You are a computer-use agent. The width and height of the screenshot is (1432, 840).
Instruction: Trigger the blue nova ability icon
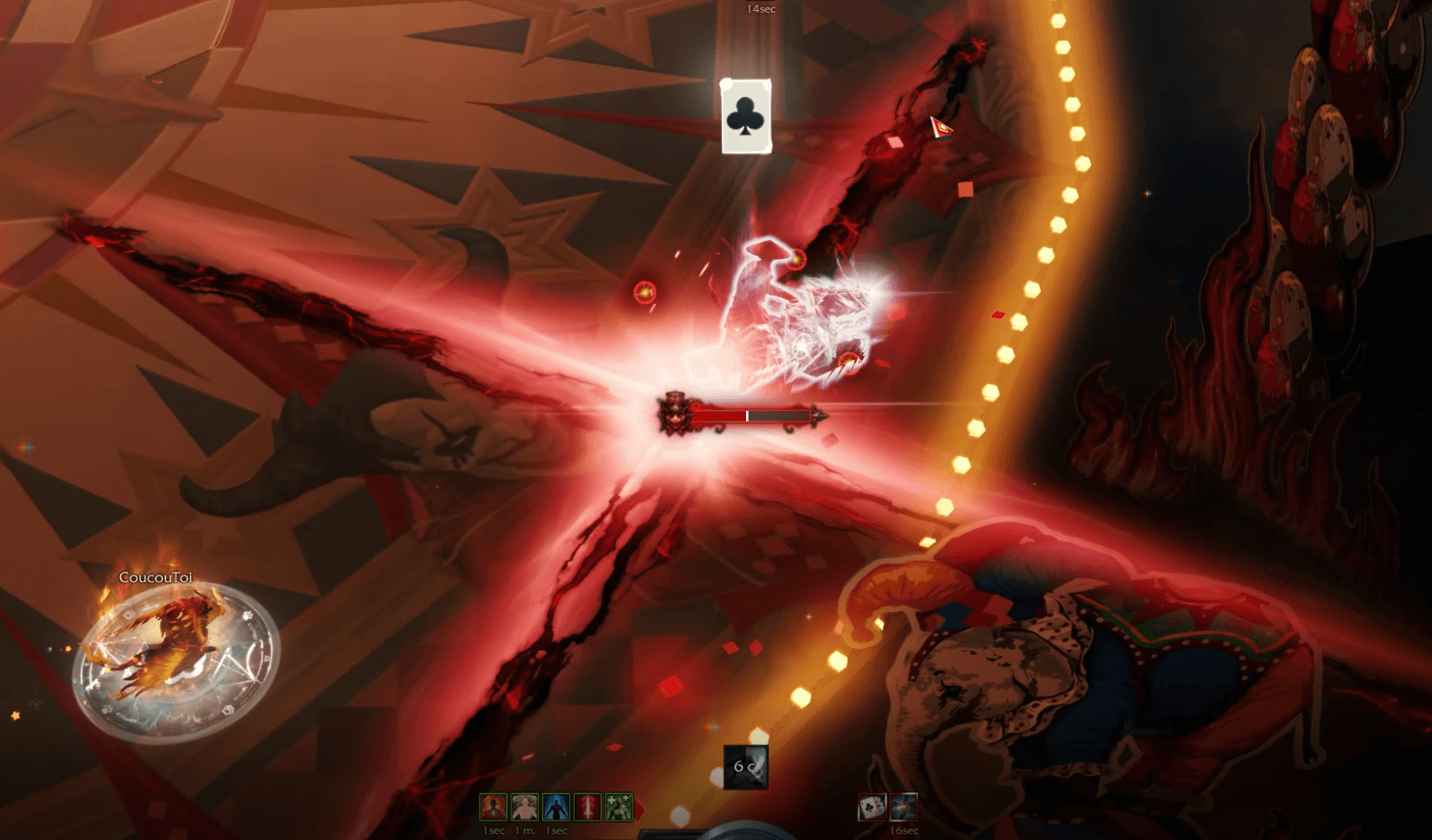904,807
